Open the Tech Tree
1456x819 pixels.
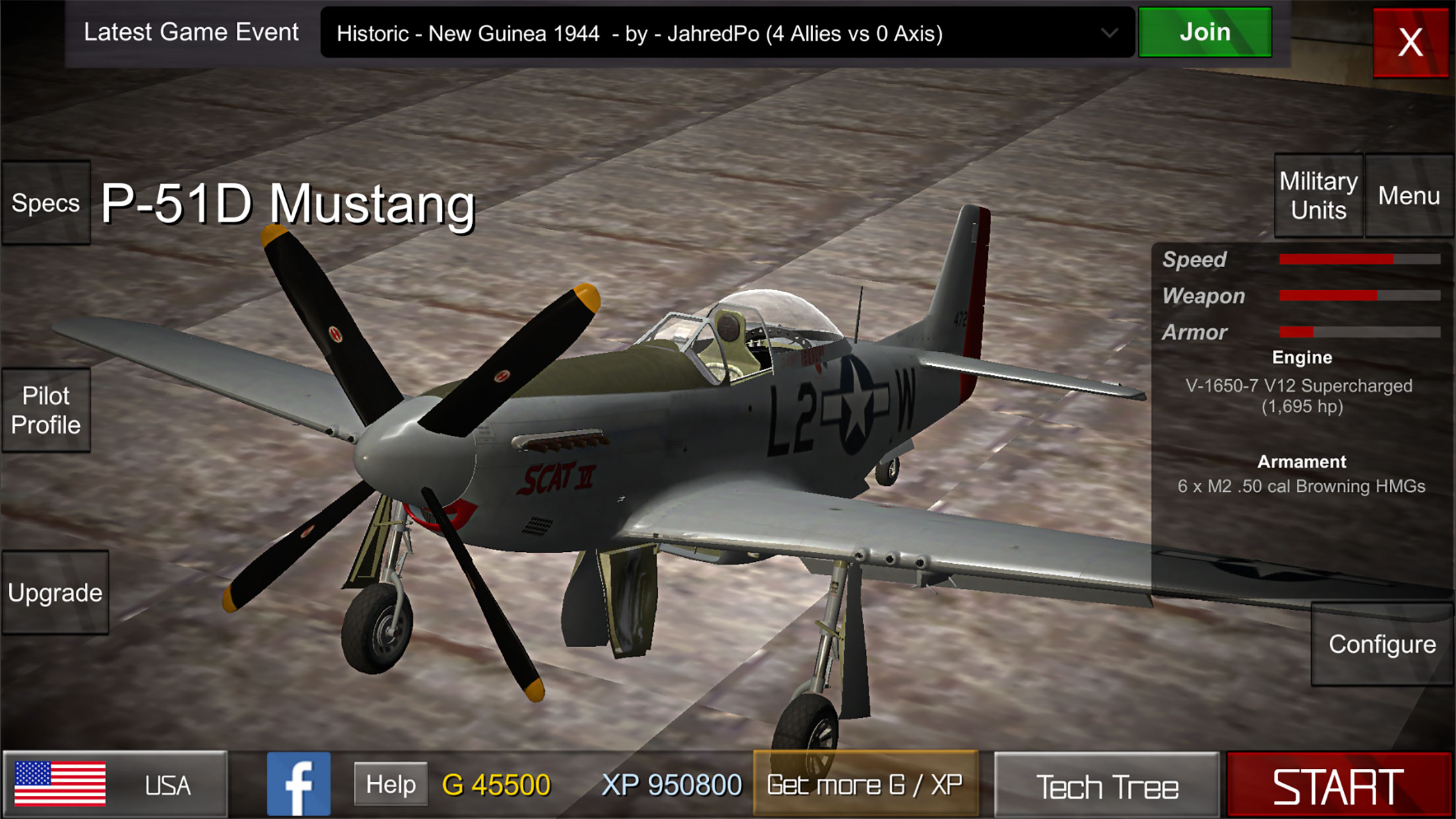tap(1107, 786)
